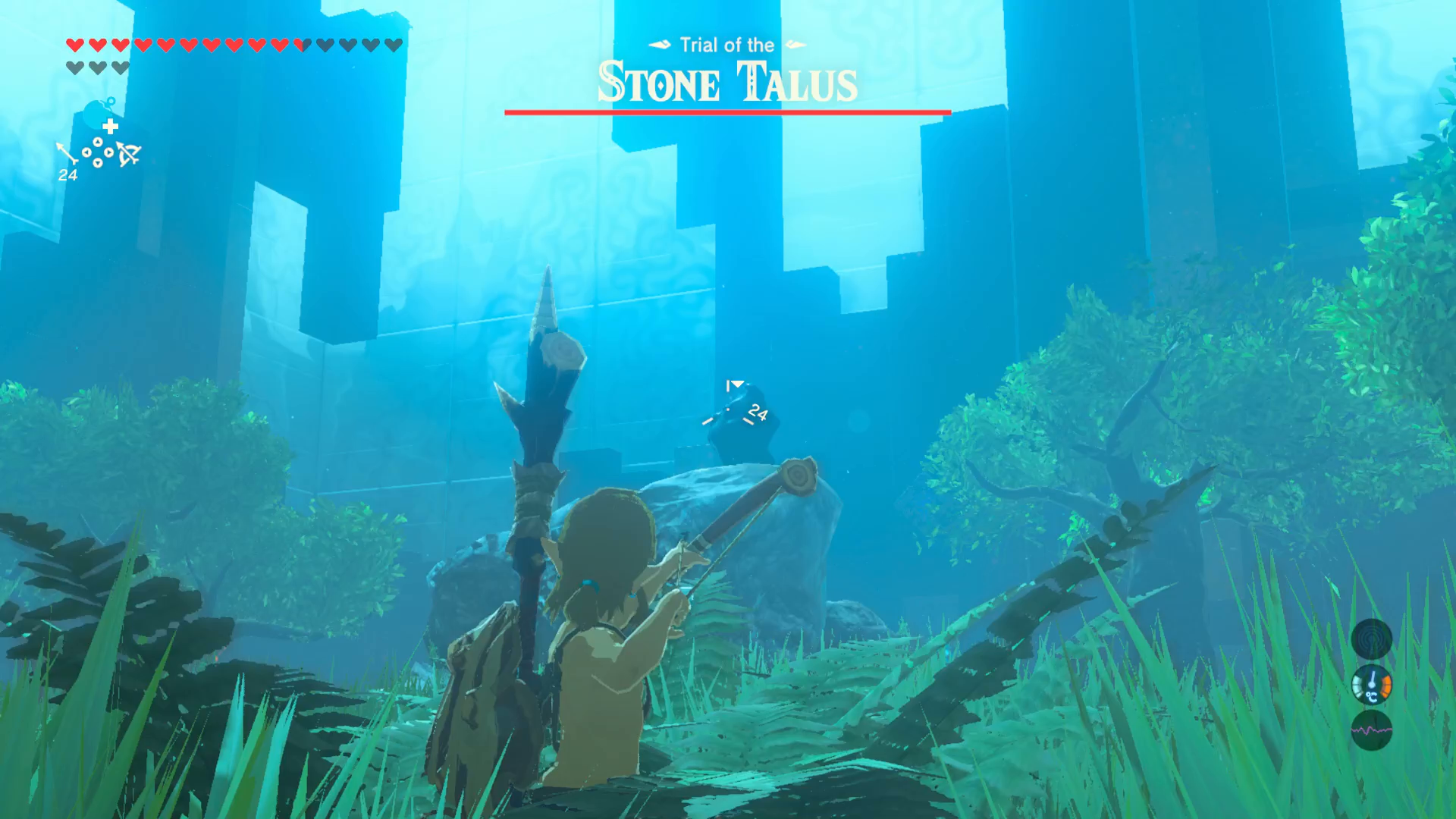Image resolution: width=1456 pixels, height=819 pixels.
Task: Toggle the down arrow on the d-pad indicator
Action: (x=98, y=162)
